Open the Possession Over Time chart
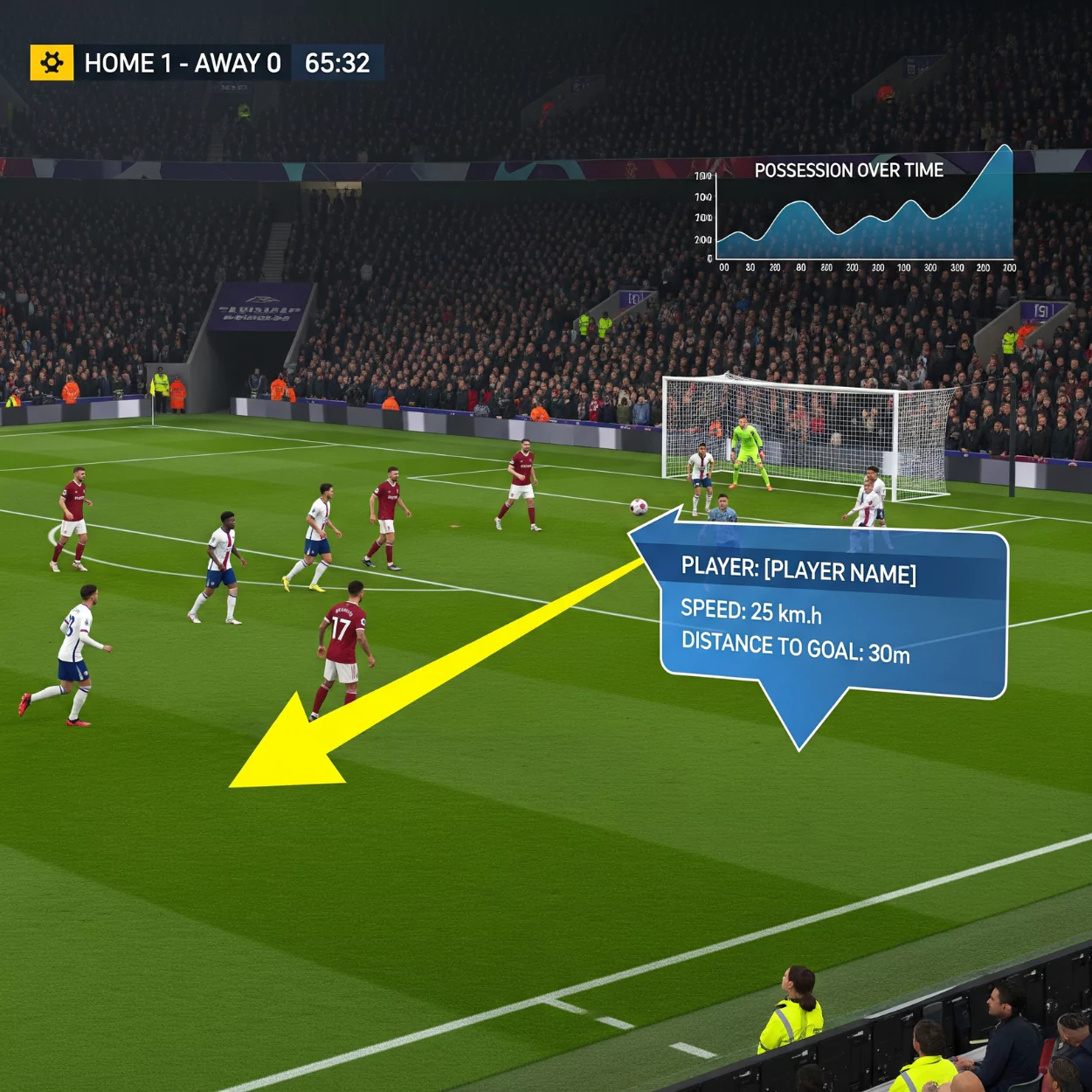Viewport: 1092px width, 1092px height. click(860, 214)
